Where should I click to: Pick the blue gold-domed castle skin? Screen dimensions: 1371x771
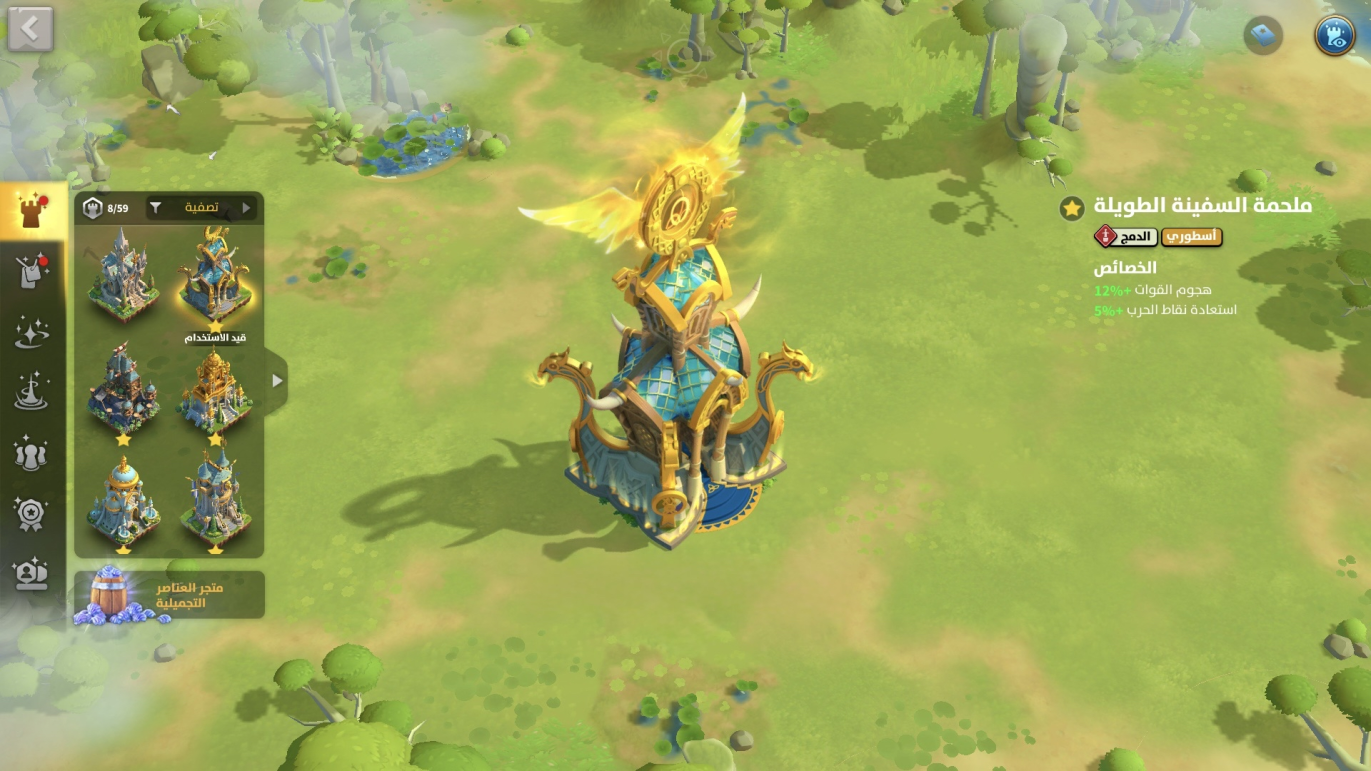click(123, 503)
